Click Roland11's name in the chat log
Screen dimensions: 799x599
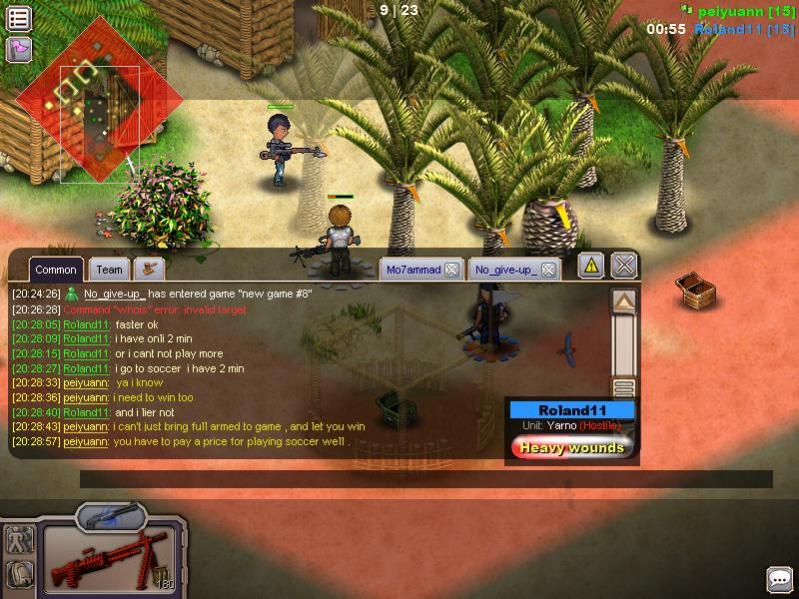tap(86, 325)
